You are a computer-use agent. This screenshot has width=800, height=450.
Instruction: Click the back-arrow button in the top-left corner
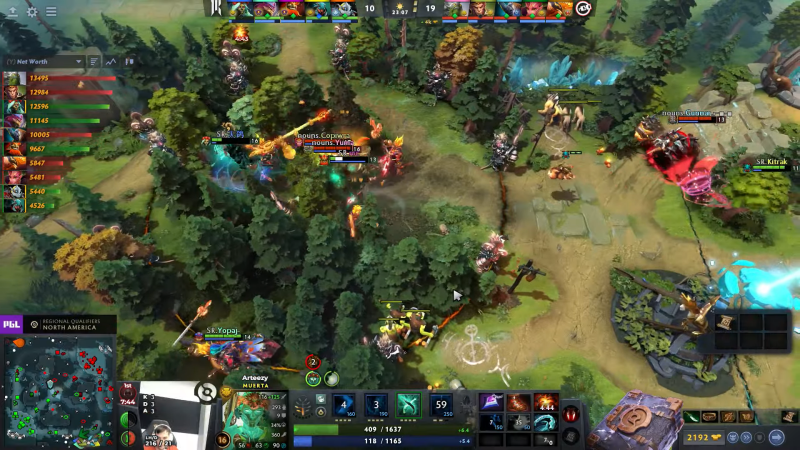point(12,12)
